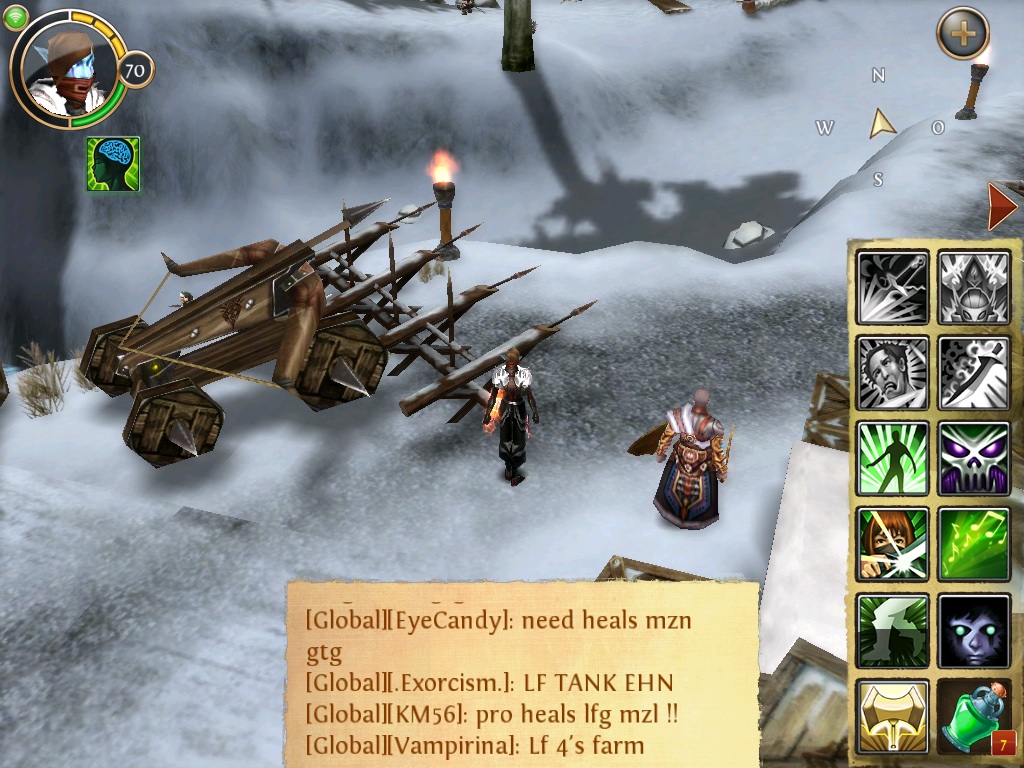The height and width of the screenshot is (768, 1024).
Task: Trigger the screaming face skill
Action: [x=893, y=372]
